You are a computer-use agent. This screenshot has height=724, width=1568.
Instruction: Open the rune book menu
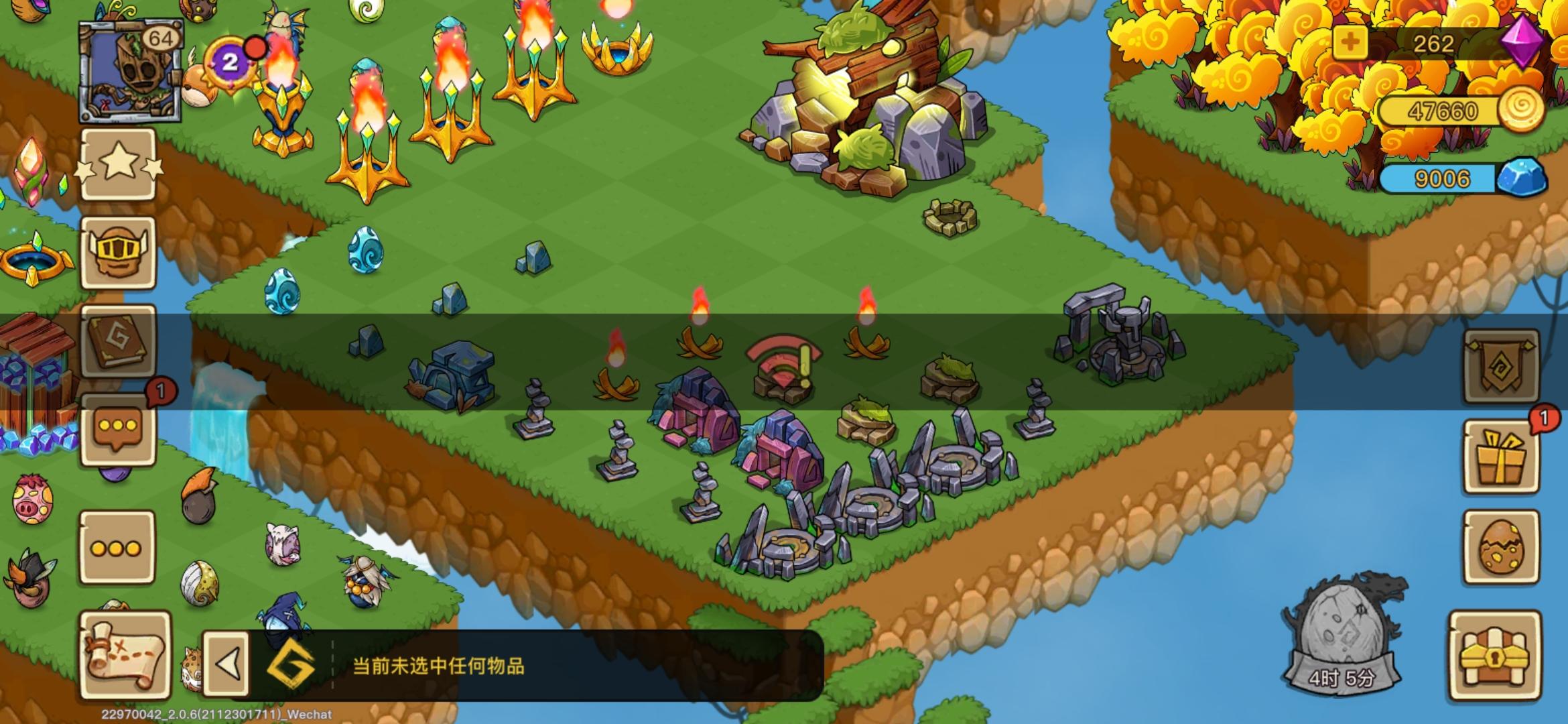click(119, 342)
